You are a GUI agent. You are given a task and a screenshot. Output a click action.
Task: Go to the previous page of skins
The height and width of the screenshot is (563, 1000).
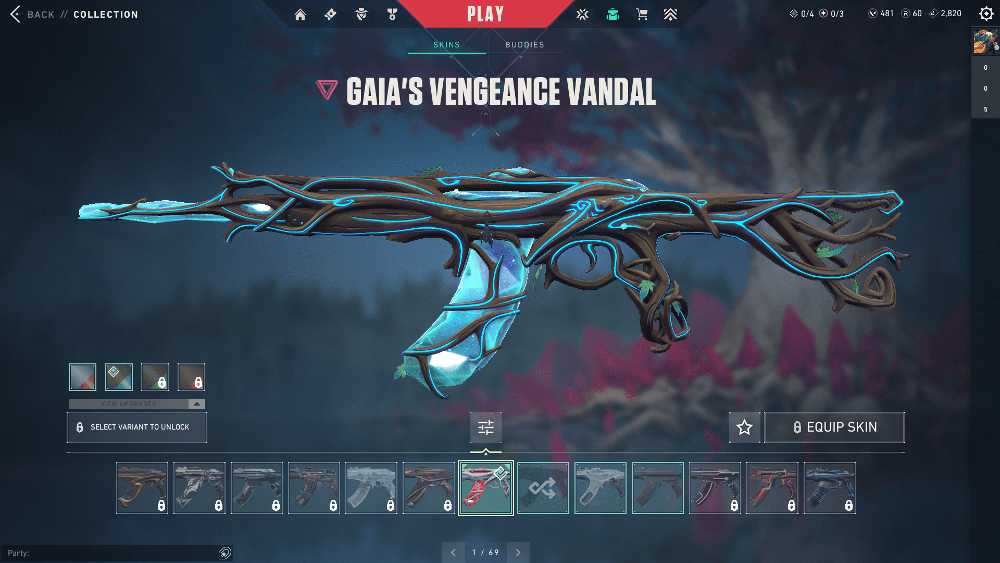click(x=453, y=552)
